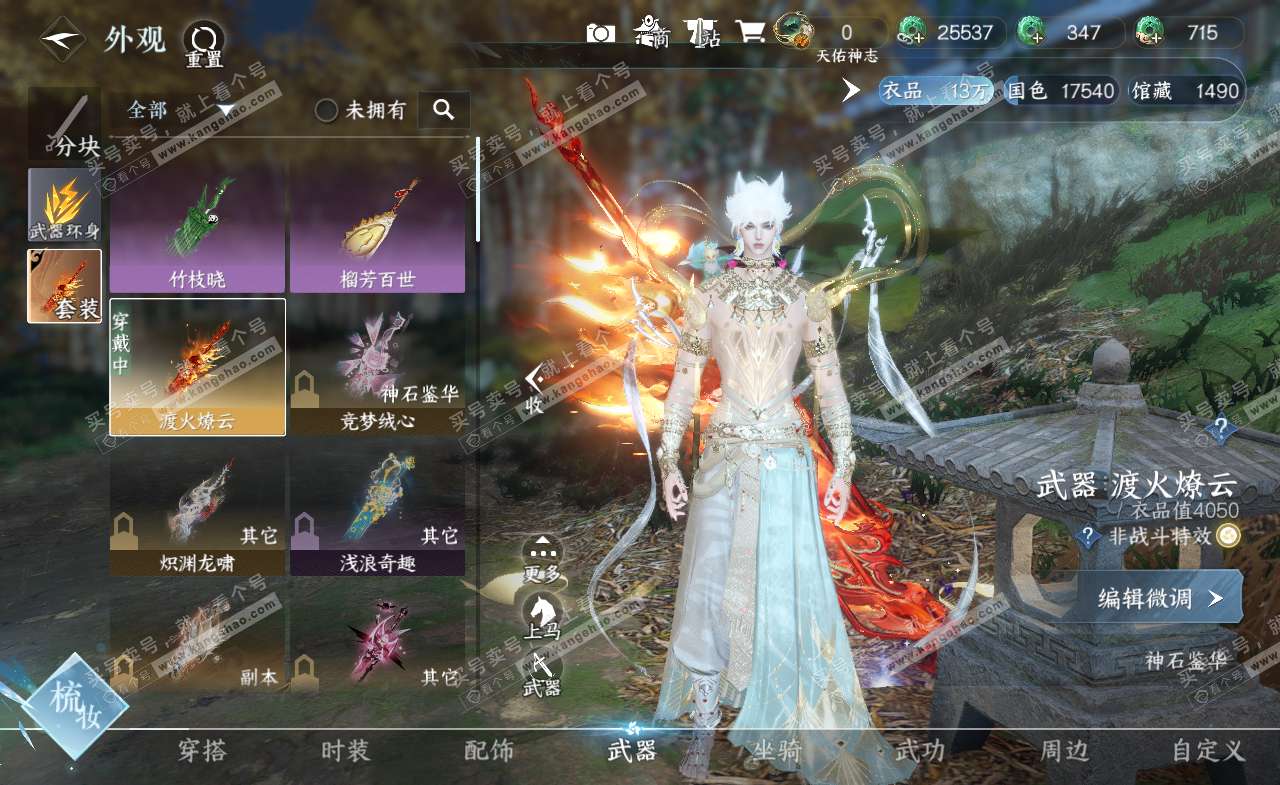The image size is (1280, 785).
Task: Choose the 炽渊龙啸 weapon skin
Action: [x=197, y=511]
